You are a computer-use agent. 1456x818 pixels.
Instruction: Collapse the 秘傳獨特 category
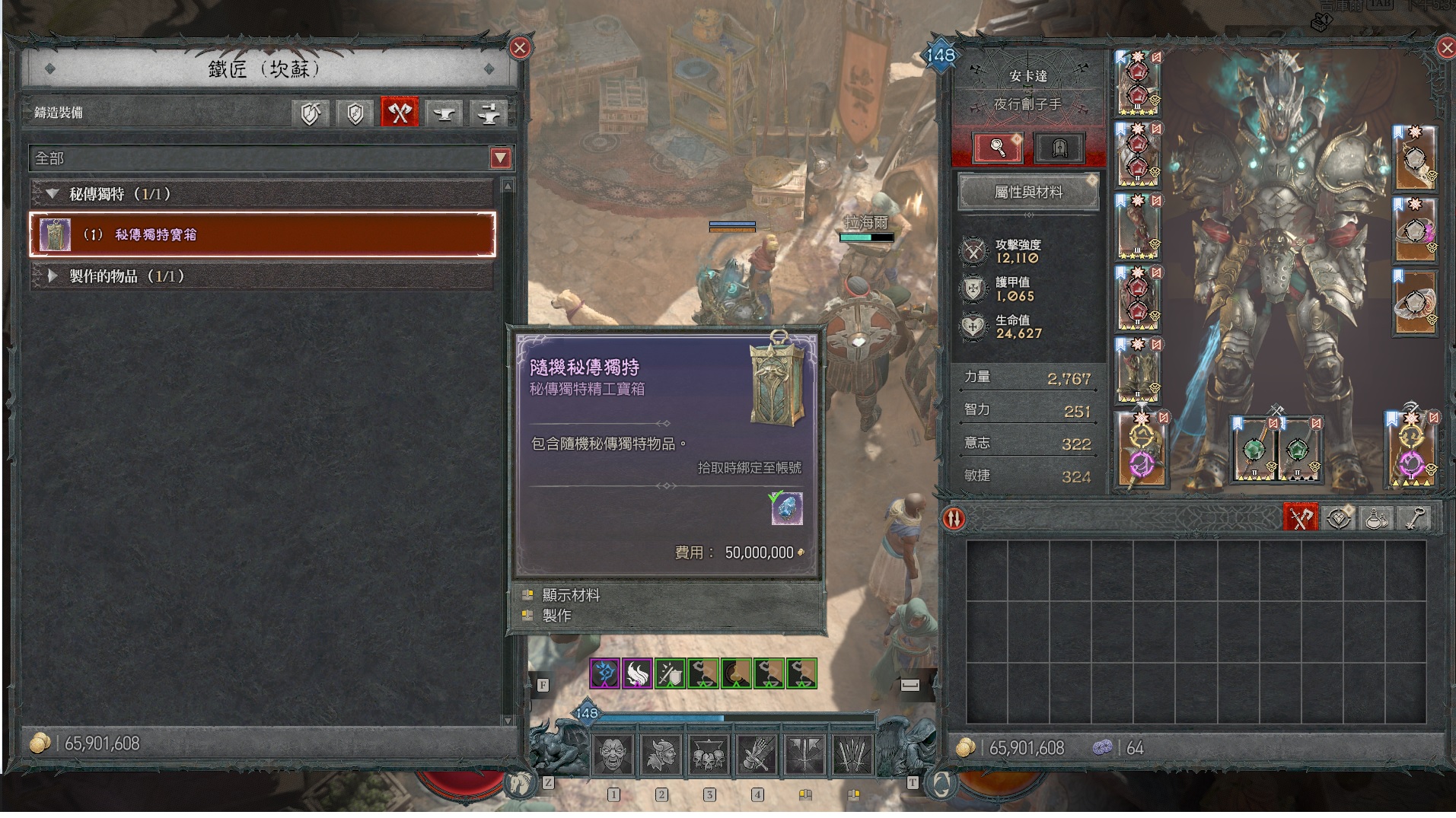(53, 194)
